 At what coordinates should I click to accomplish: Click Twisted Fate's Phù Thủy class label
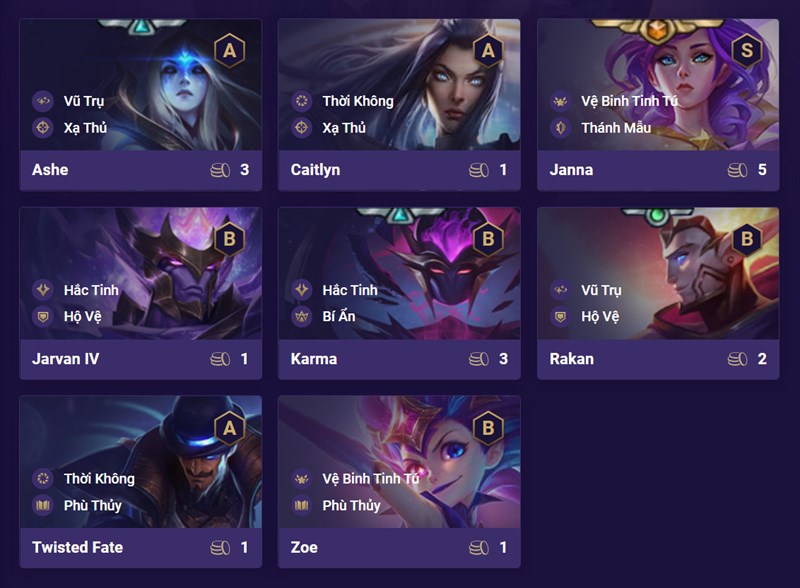click(x=92, y=506)
